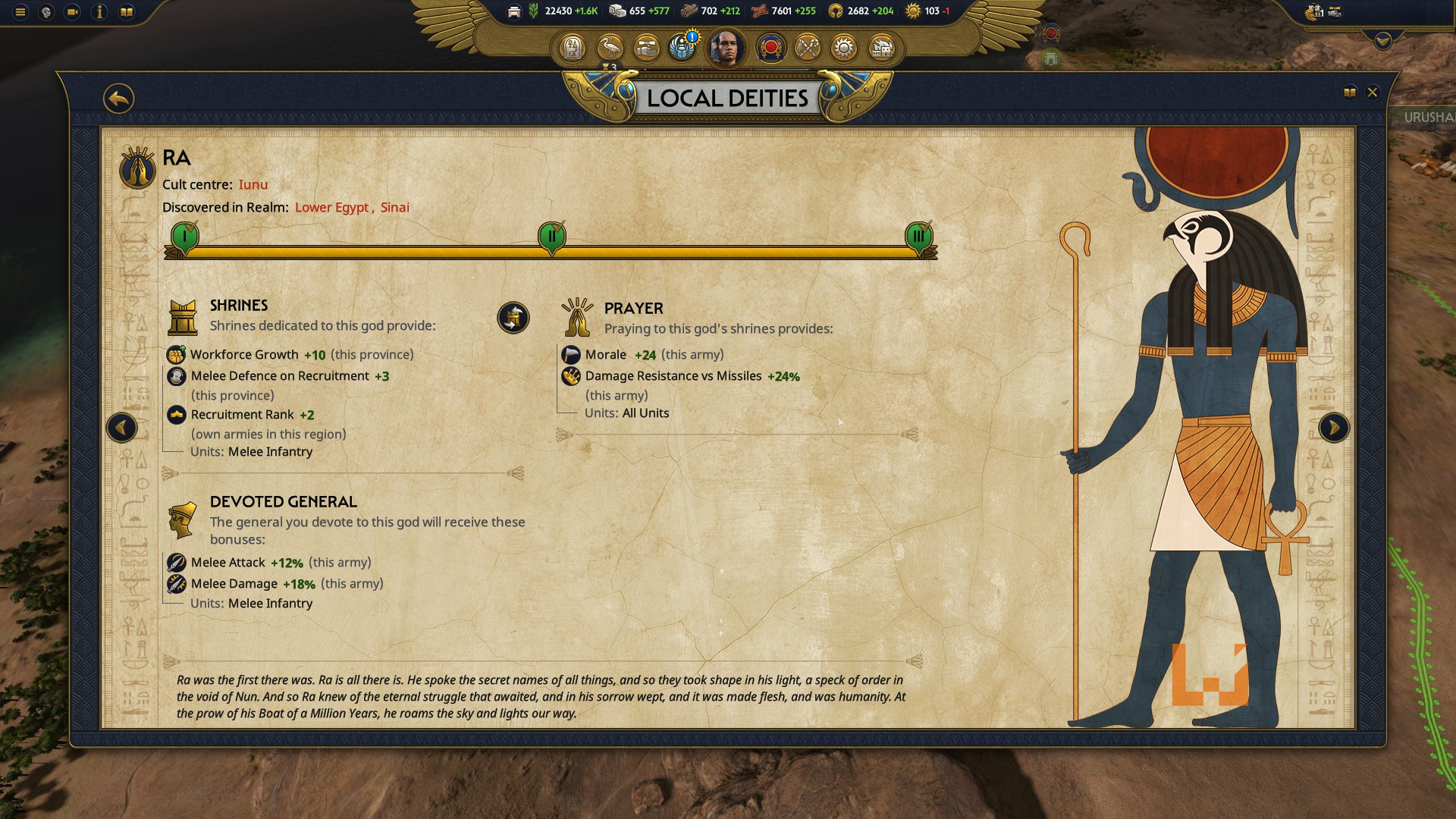
Task: Open the ibis bird menu button
Action: click(x=610, y=49)
